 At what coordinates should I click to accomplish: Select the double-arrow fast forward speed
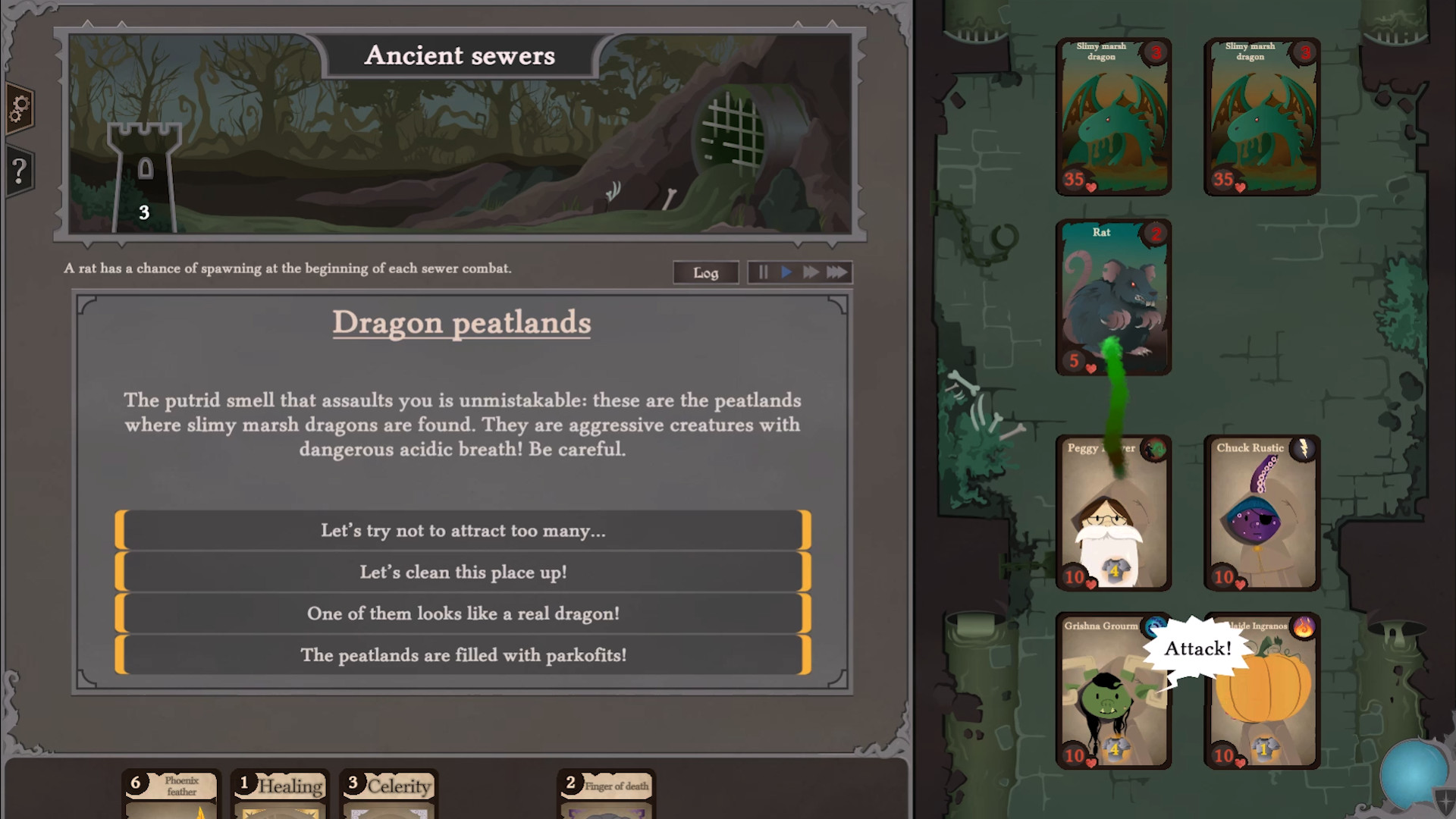point(810,272)
